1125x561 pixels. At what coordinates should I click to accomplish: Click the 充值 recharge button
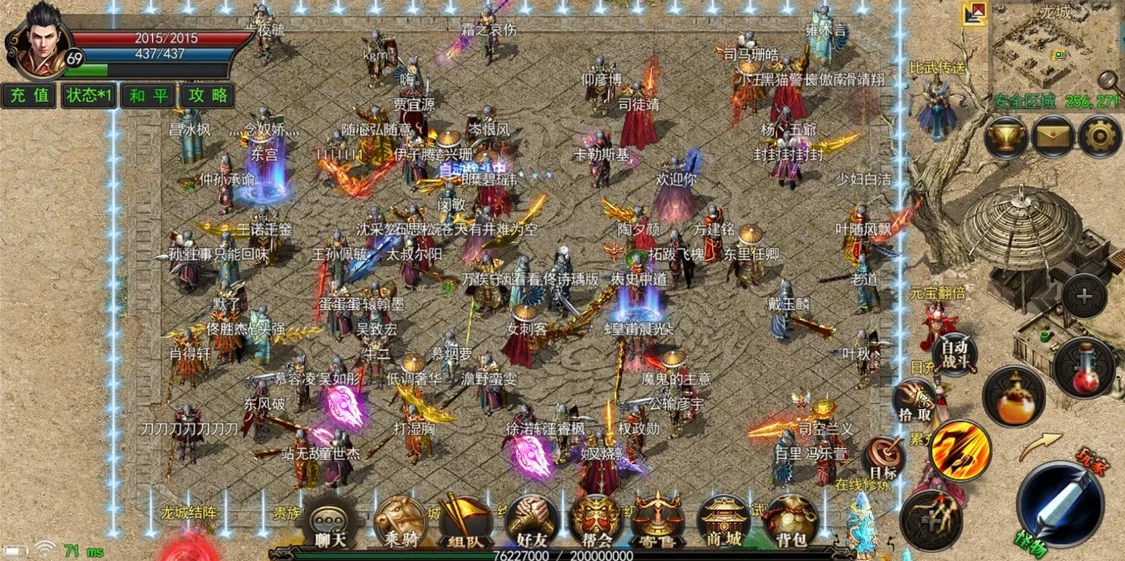coord(29,96)
